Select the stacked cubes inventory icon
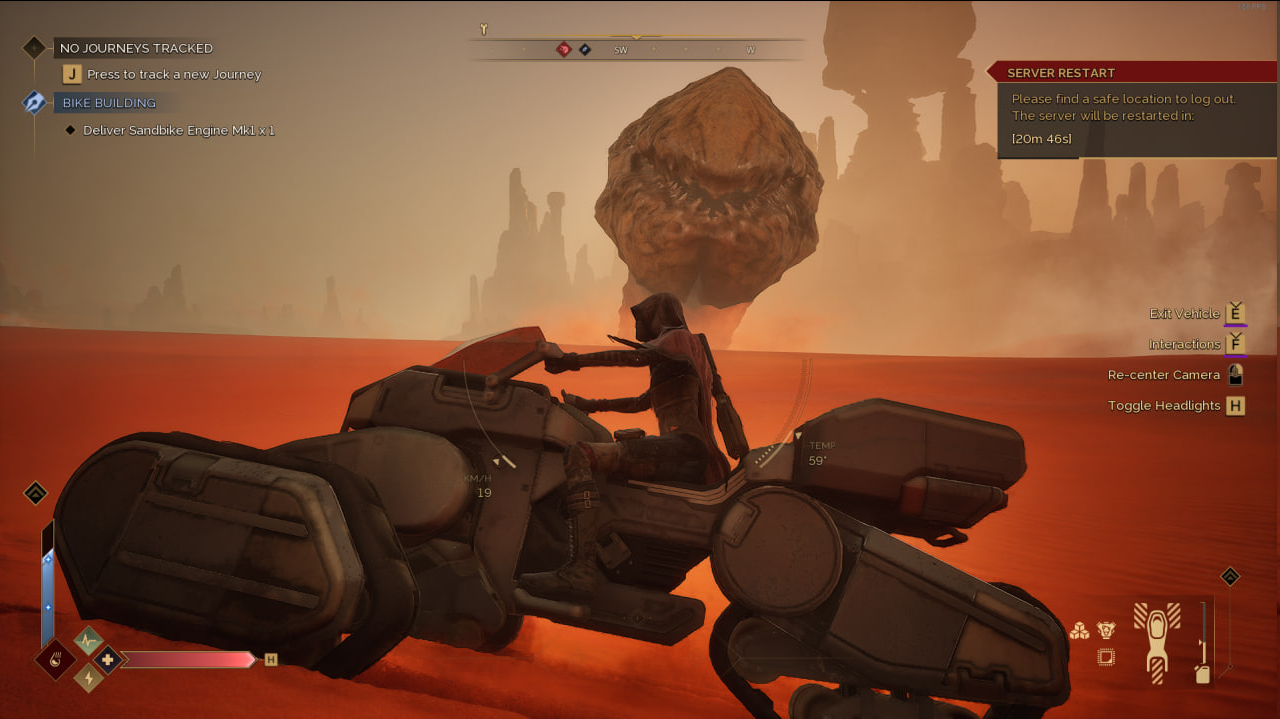 [1079, 631]
